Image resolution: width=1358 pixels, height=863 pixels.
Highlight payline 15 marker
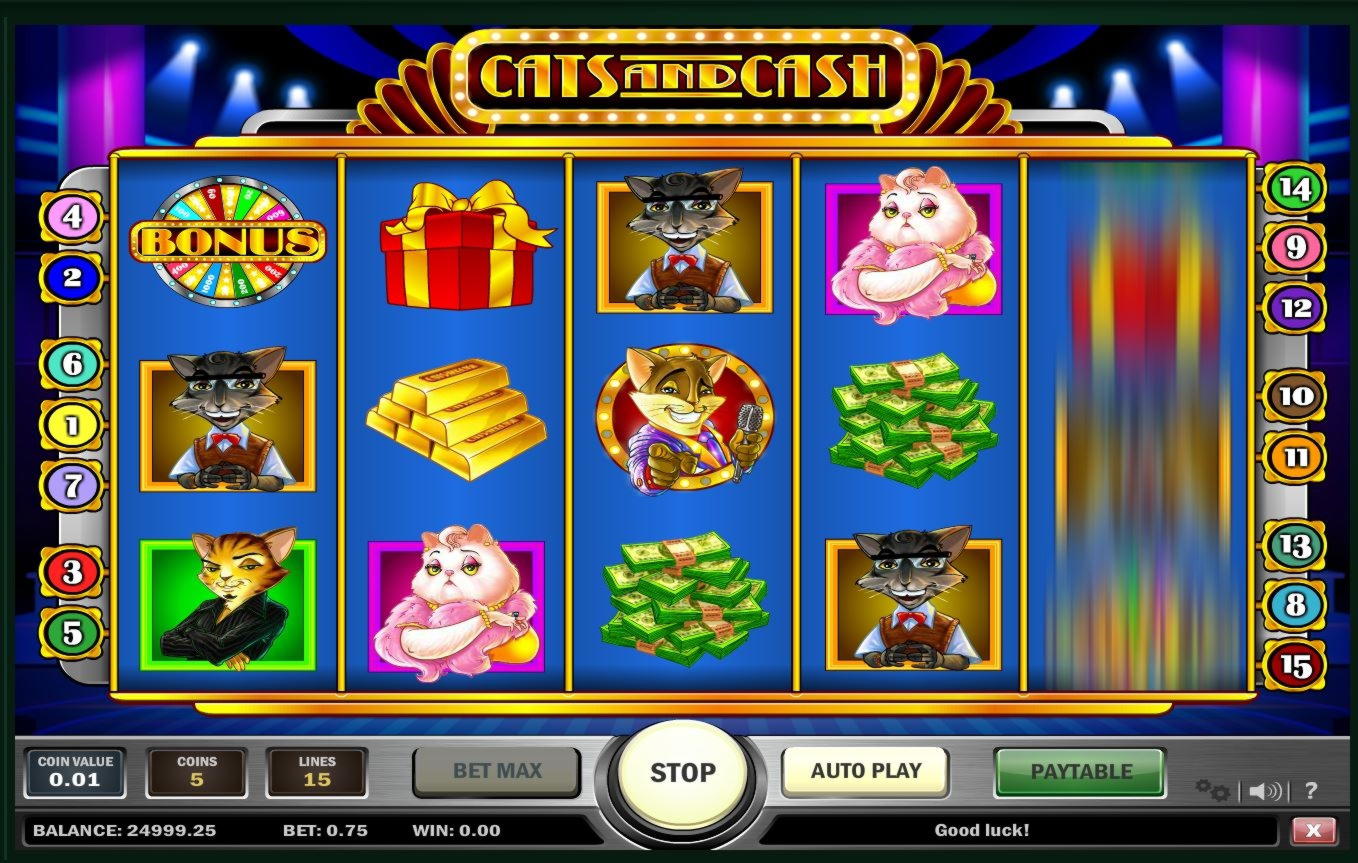(1295, 665)
